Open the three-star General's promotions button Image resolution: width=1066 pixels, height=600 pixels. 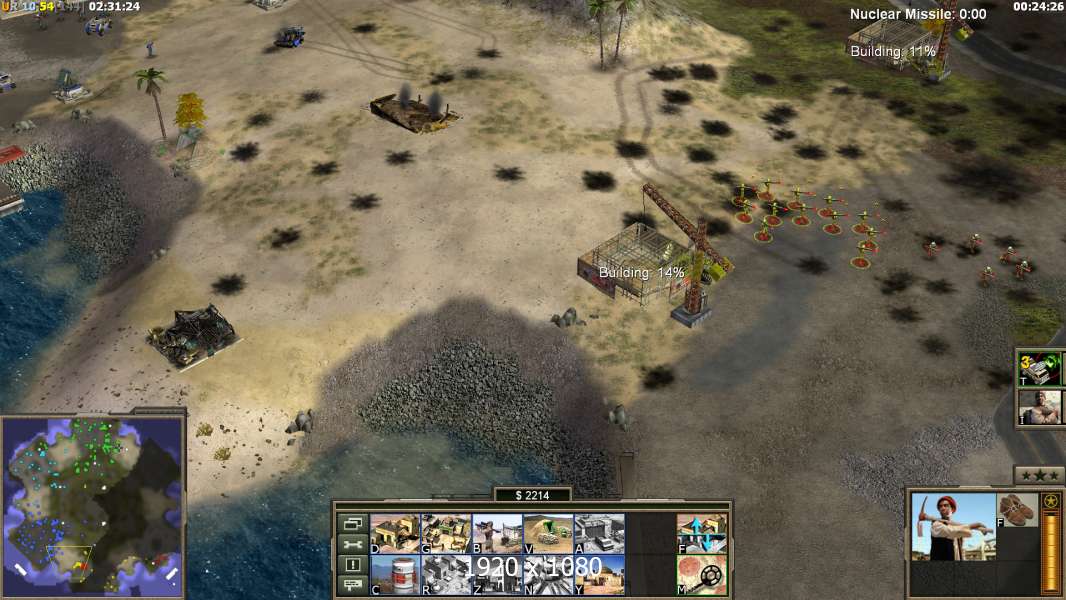tap(1039, 475)
